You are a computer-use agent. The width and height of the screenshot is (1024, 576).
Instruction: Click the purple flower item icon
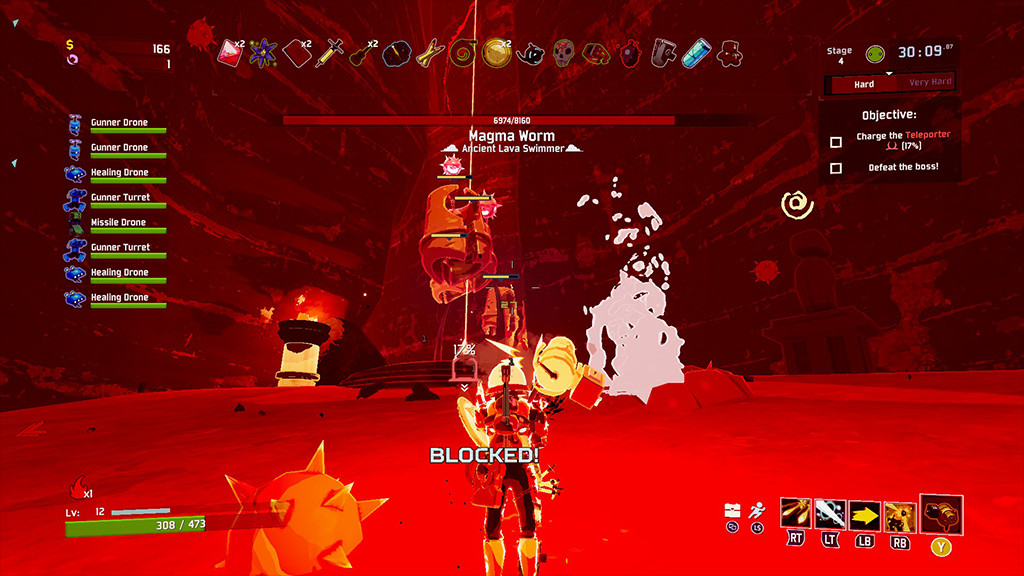point(263,53)
